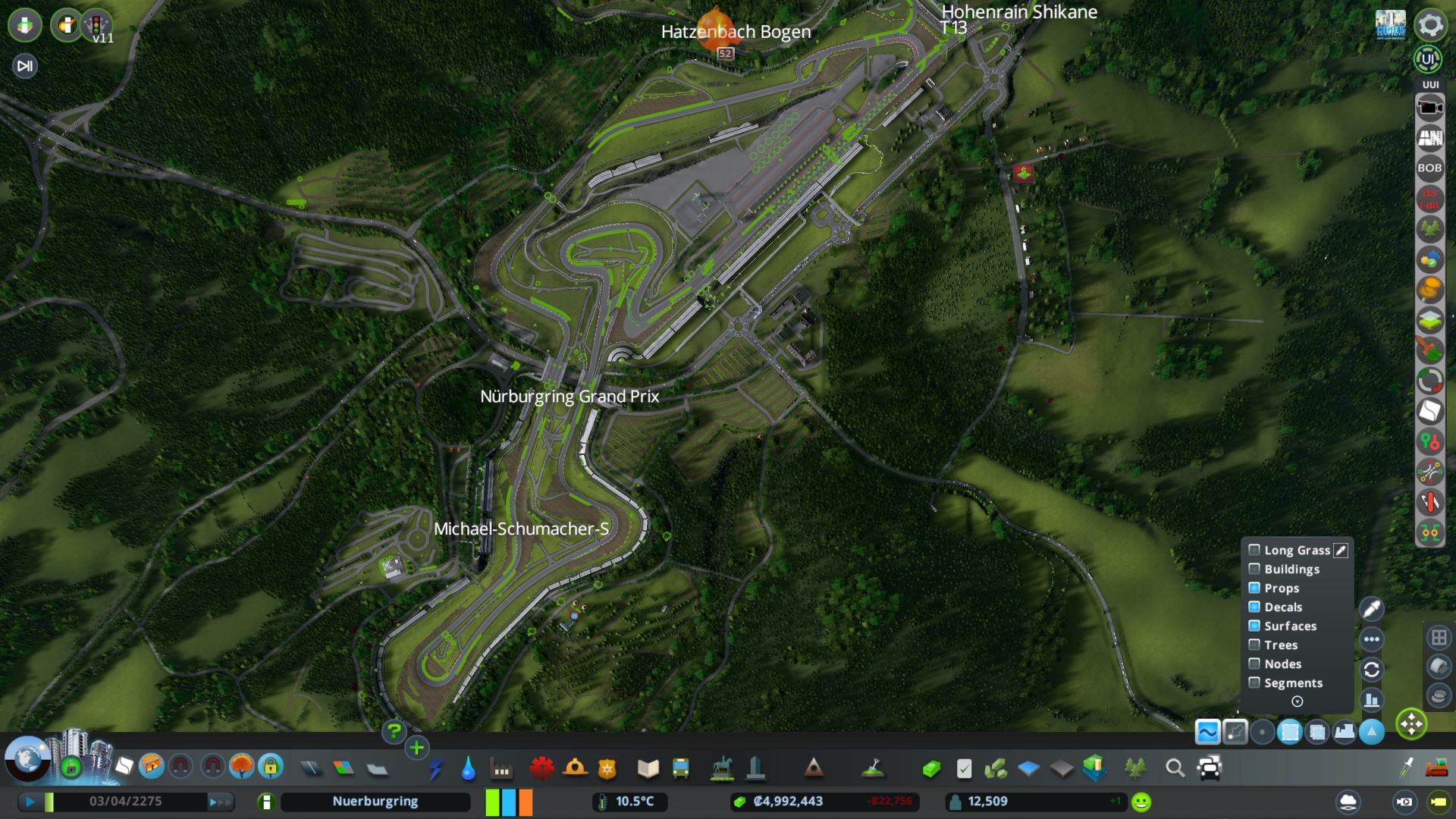Select the Police Department badge icon
1456x819 pixels.
point(605,768)
